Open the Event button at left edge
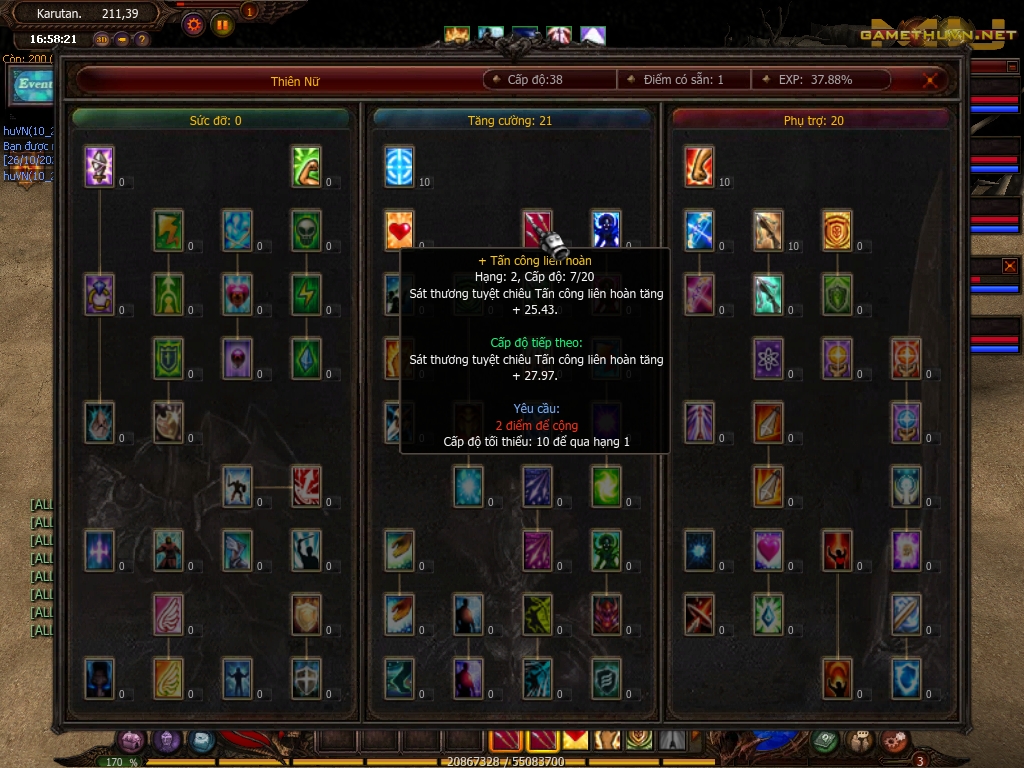Screen dimensions: 1024x768 click(x=35, y=85)
